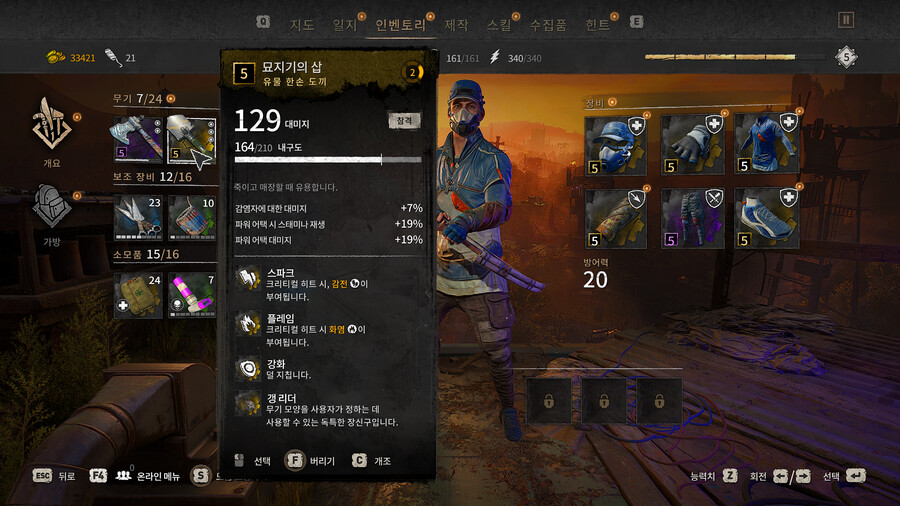This screenshot has width=900, height=506.
Task: Select the blue sneakers equipment slot
Action: (x=767, y=218)
